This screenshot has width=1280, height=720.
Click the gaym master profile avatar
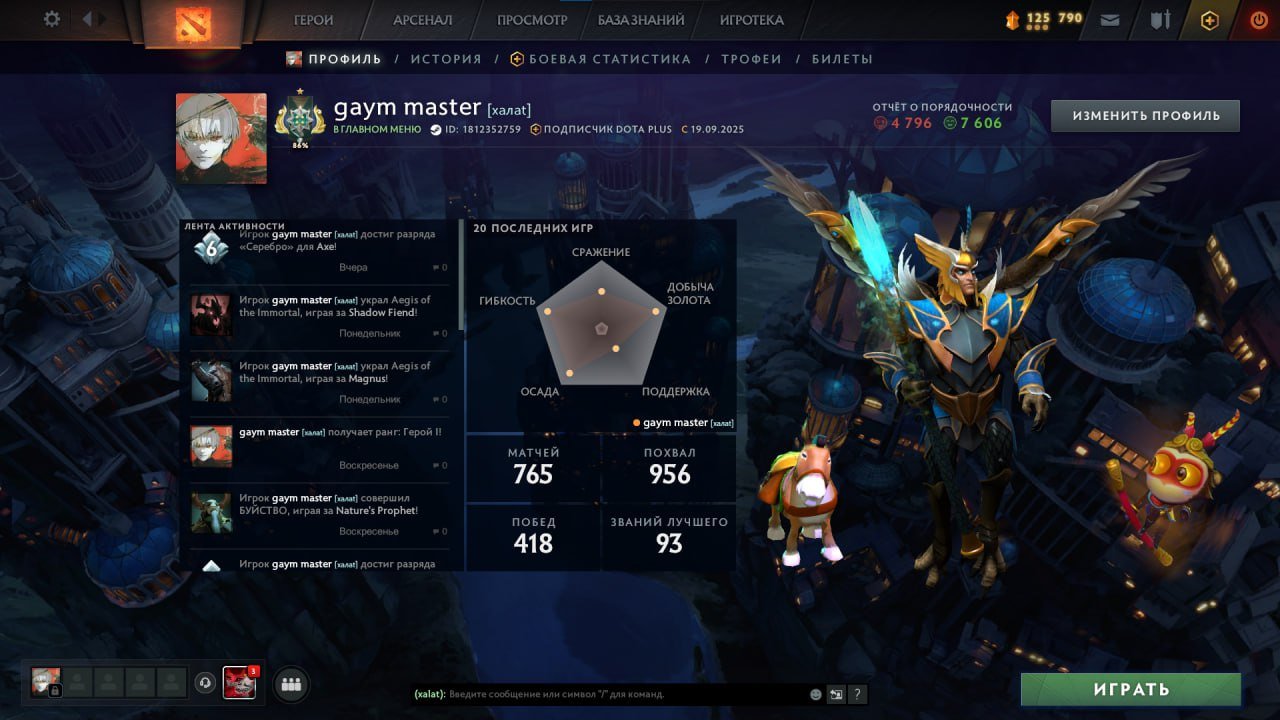point(221,138)
